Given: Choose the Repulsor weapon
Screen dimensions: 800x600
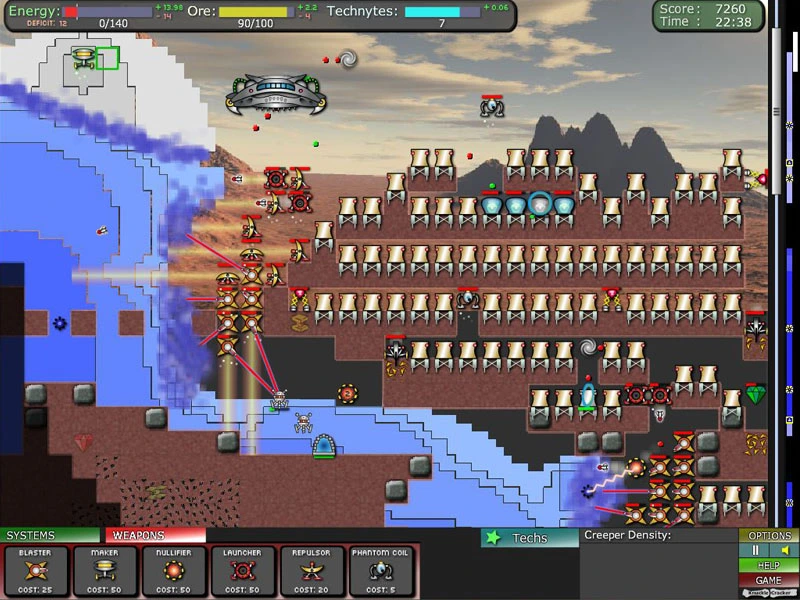Looking at the screenshot, I should [312, 570].
